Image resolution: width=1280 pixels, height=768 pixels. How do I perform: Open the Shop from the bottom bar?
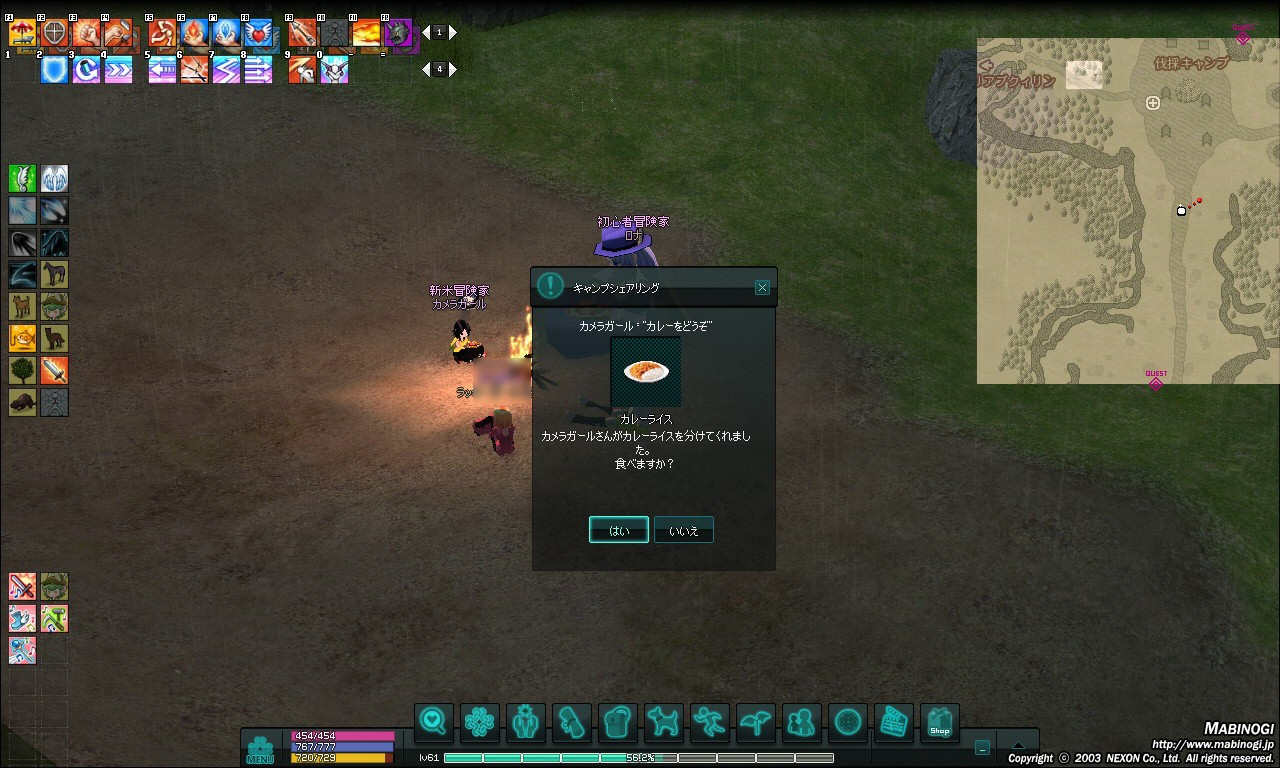point(939,721)
